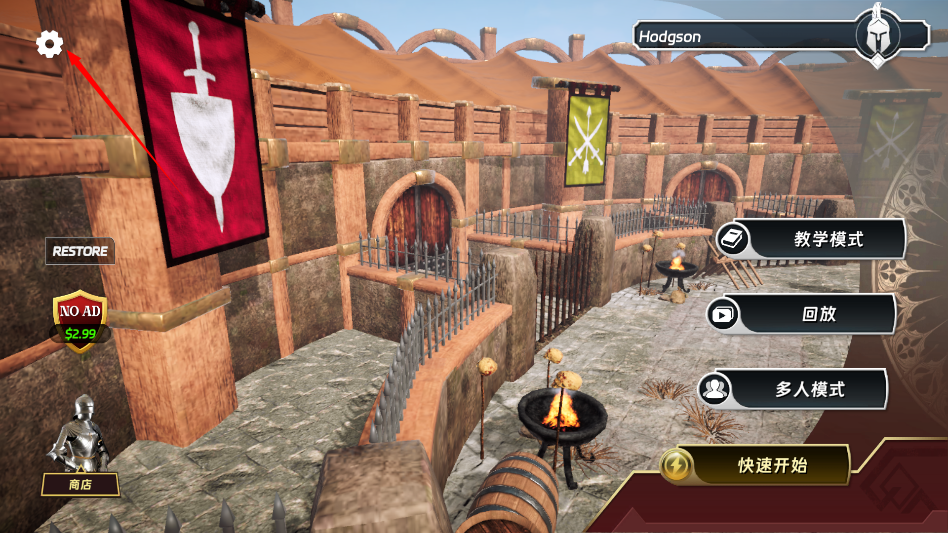Buy the NO AD $2.99 offer
Screen dimensions: 948x533
coord(80,318)
